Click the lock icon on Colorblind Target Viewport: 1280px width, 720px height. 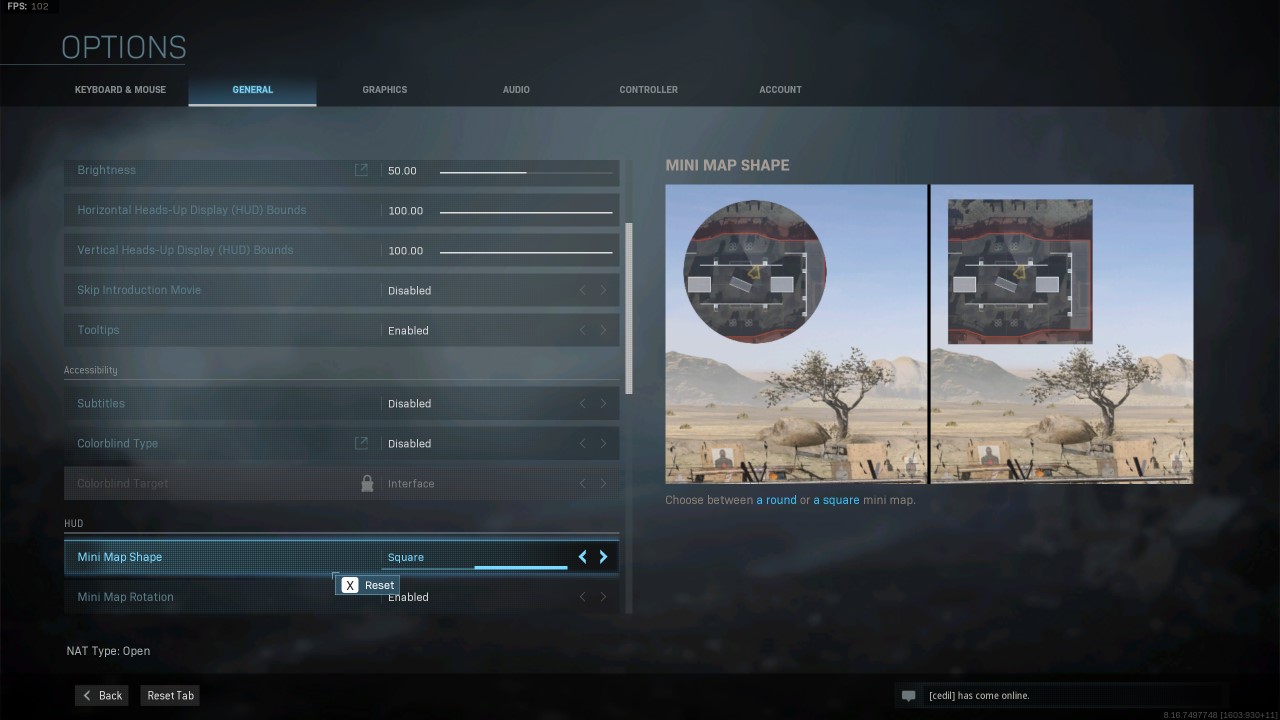coord(367,483)
